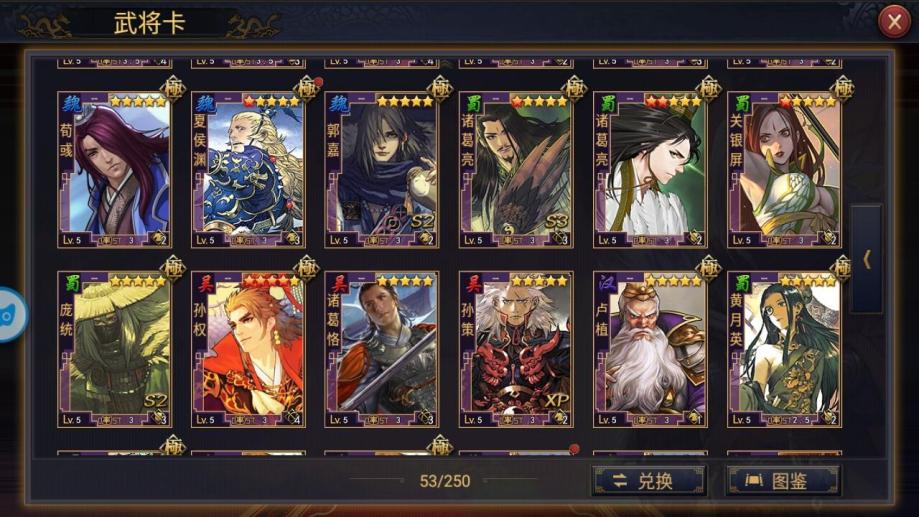Image resolution: width=919 pixels, height=517 pixels.
Task: Click the blue floating assistant icon
Action: [x=8, y=314]
